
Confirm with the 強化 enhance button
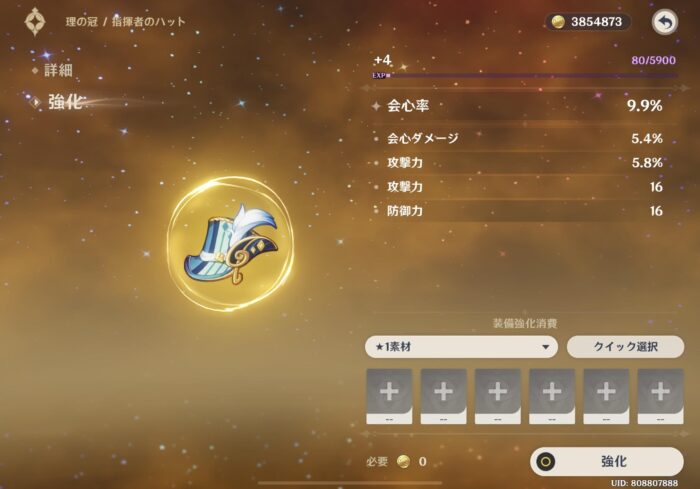(607, 461)
